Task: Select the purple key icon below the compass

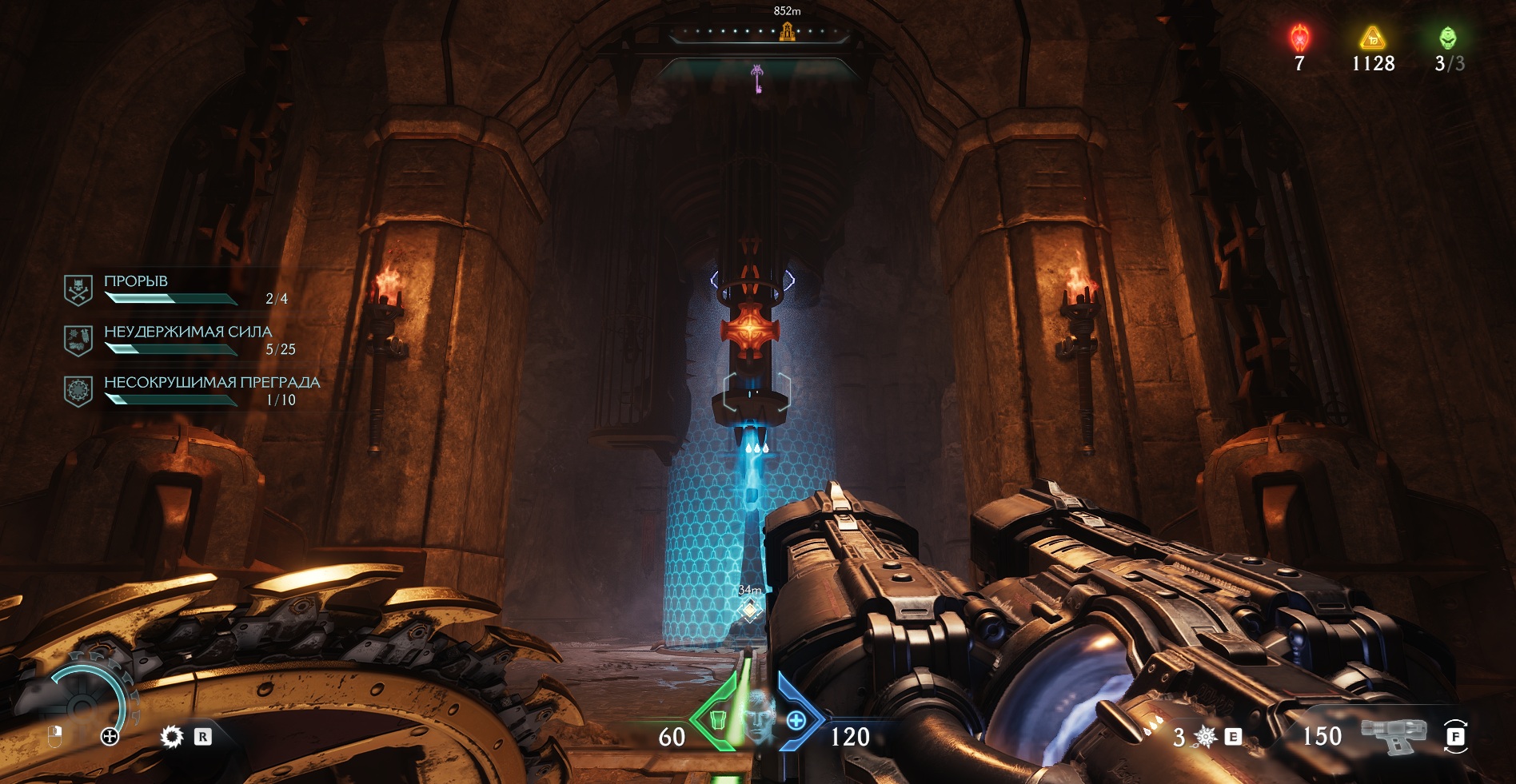Action: click(x=756, y=79)
